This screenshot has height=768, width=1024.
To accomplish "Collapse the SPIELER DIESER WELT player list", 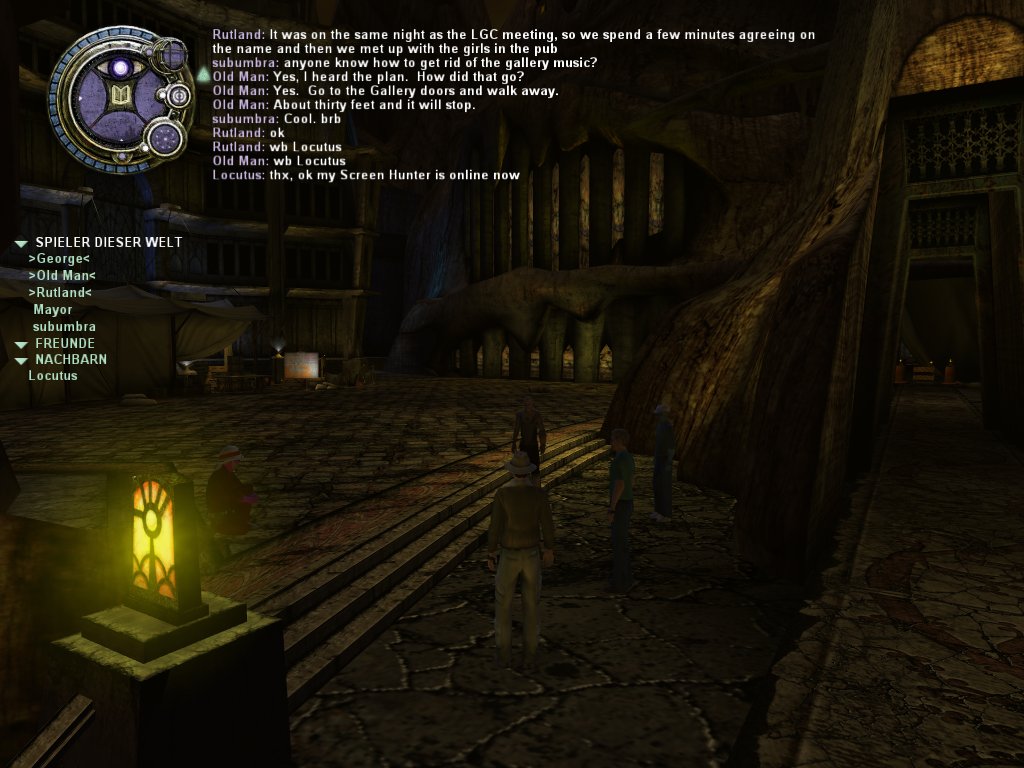I will [21, 243].
